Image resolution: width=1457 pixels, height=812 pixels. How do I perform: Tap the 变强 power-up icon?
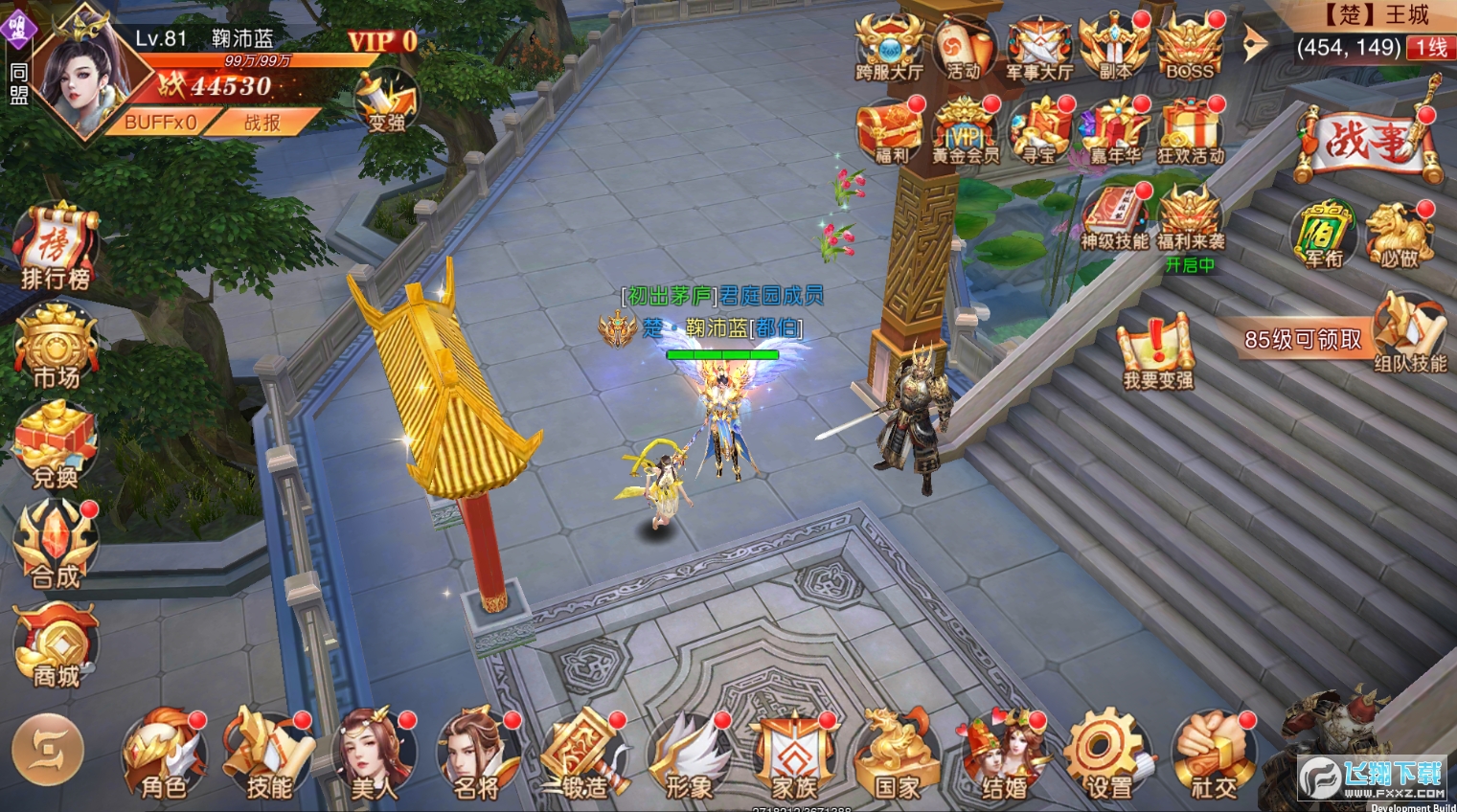387,101
